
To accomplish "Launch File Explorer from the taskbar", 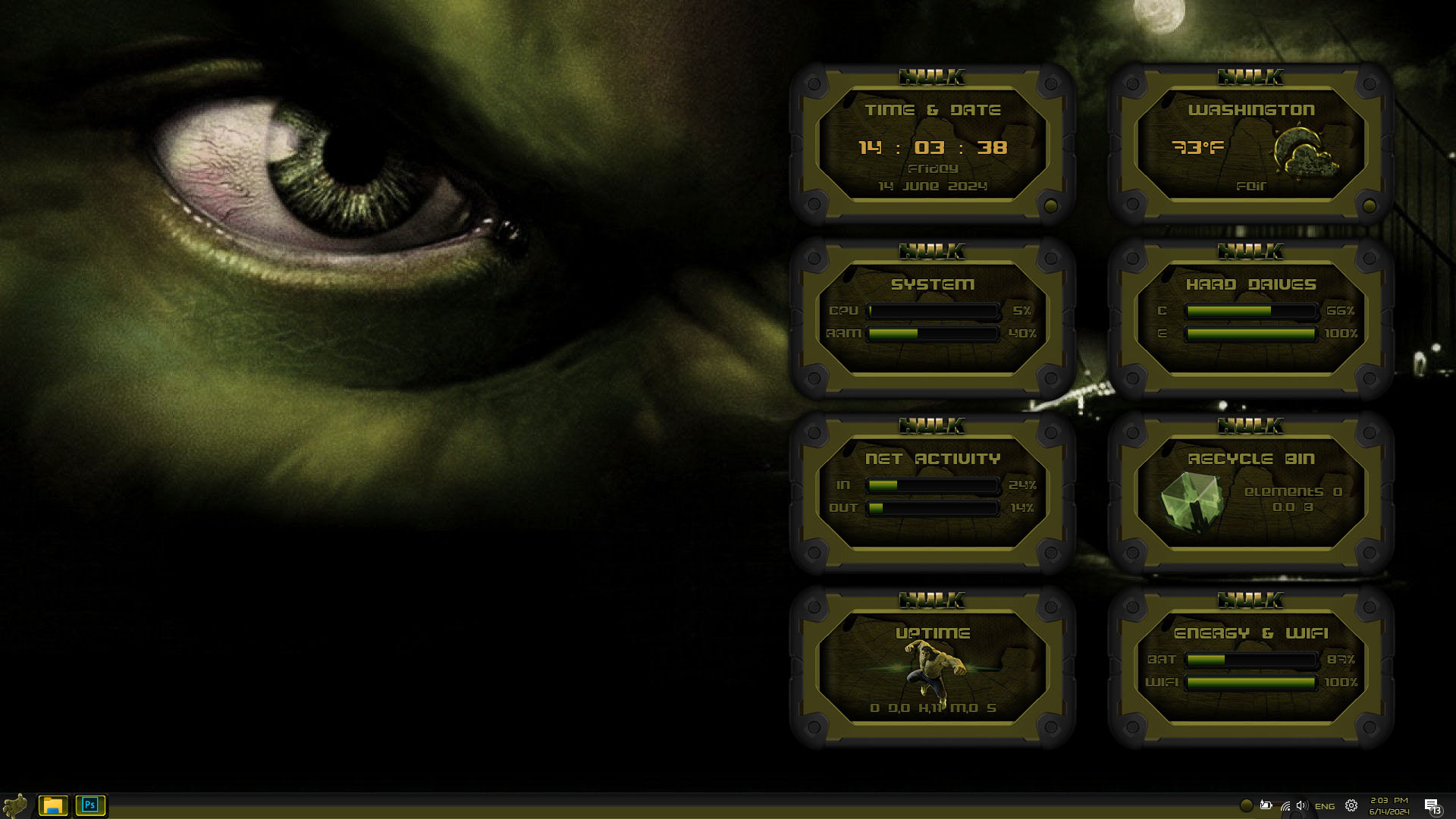I will point(53,805).
